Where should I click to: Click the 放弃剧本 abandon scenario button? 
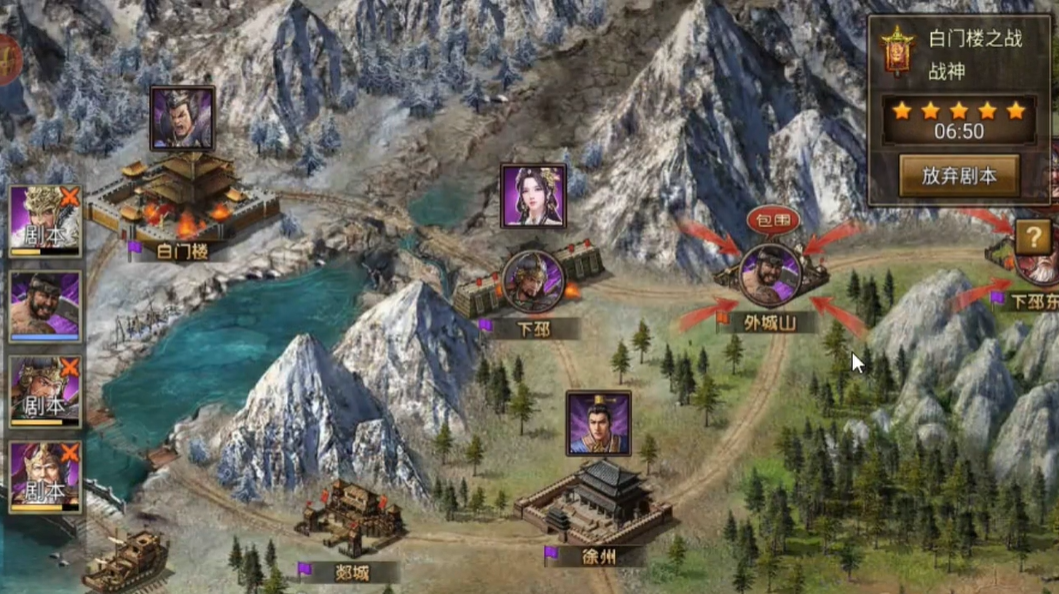tap(958, 176)
